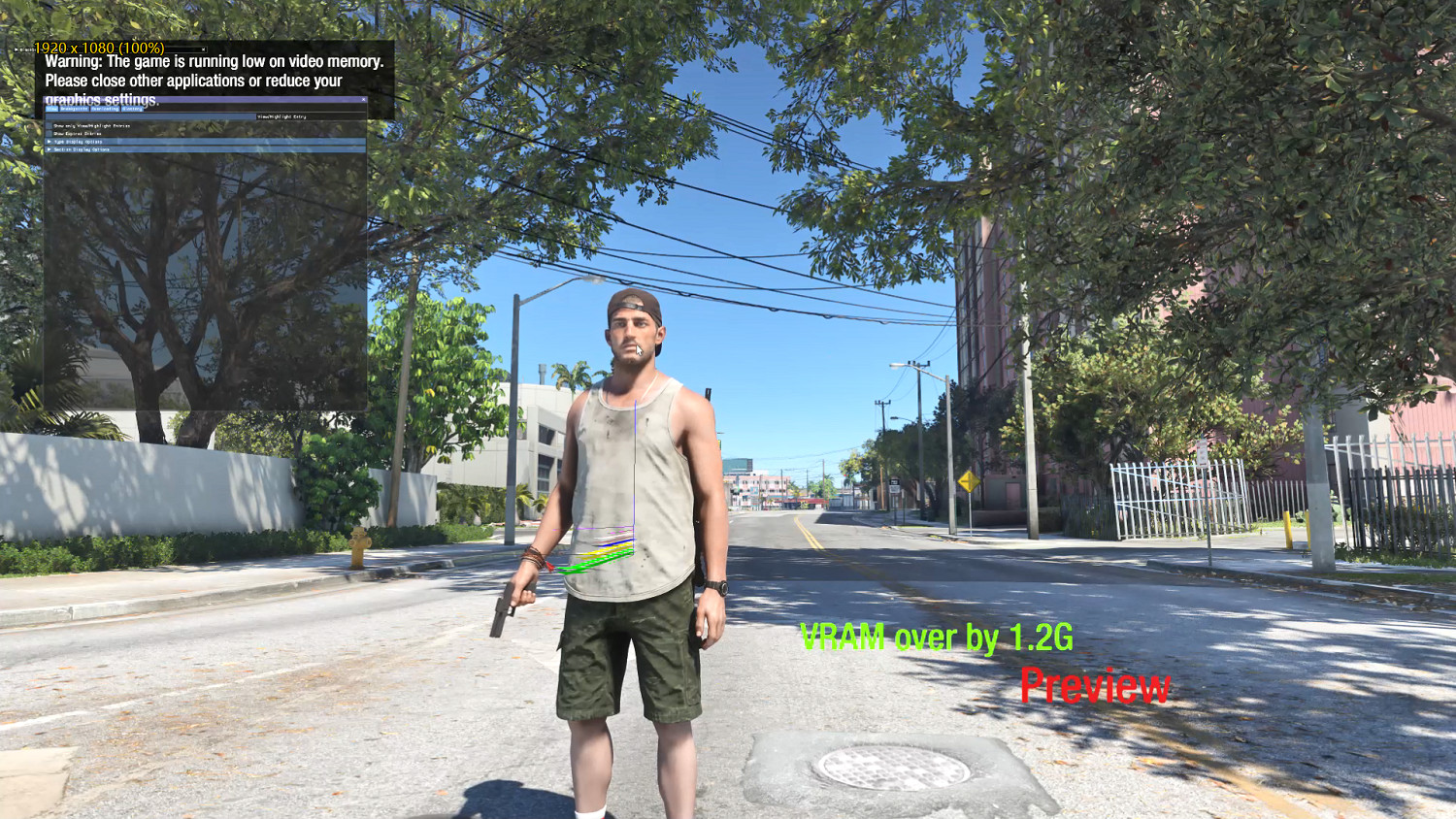Click the disclosure triangle beside Type Display Options
The height and width of the screenshot is (819, 1456).
click(x=49, y=142)
